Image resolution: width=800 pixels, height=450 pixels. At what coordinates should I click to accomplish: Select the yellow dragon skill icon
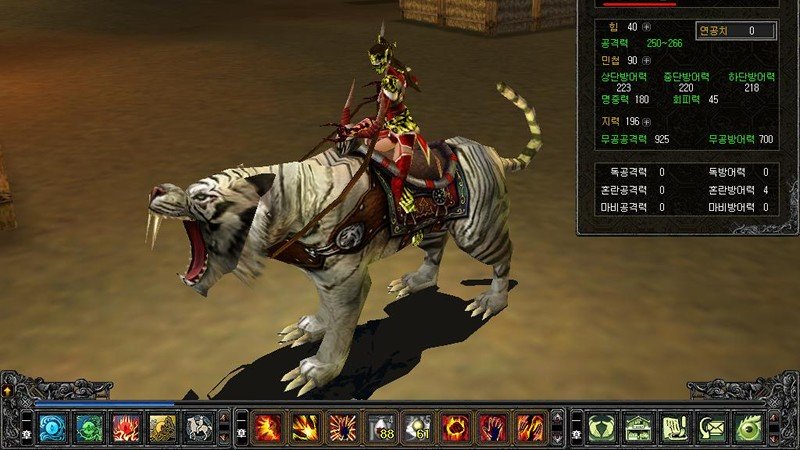pos(163,428)
